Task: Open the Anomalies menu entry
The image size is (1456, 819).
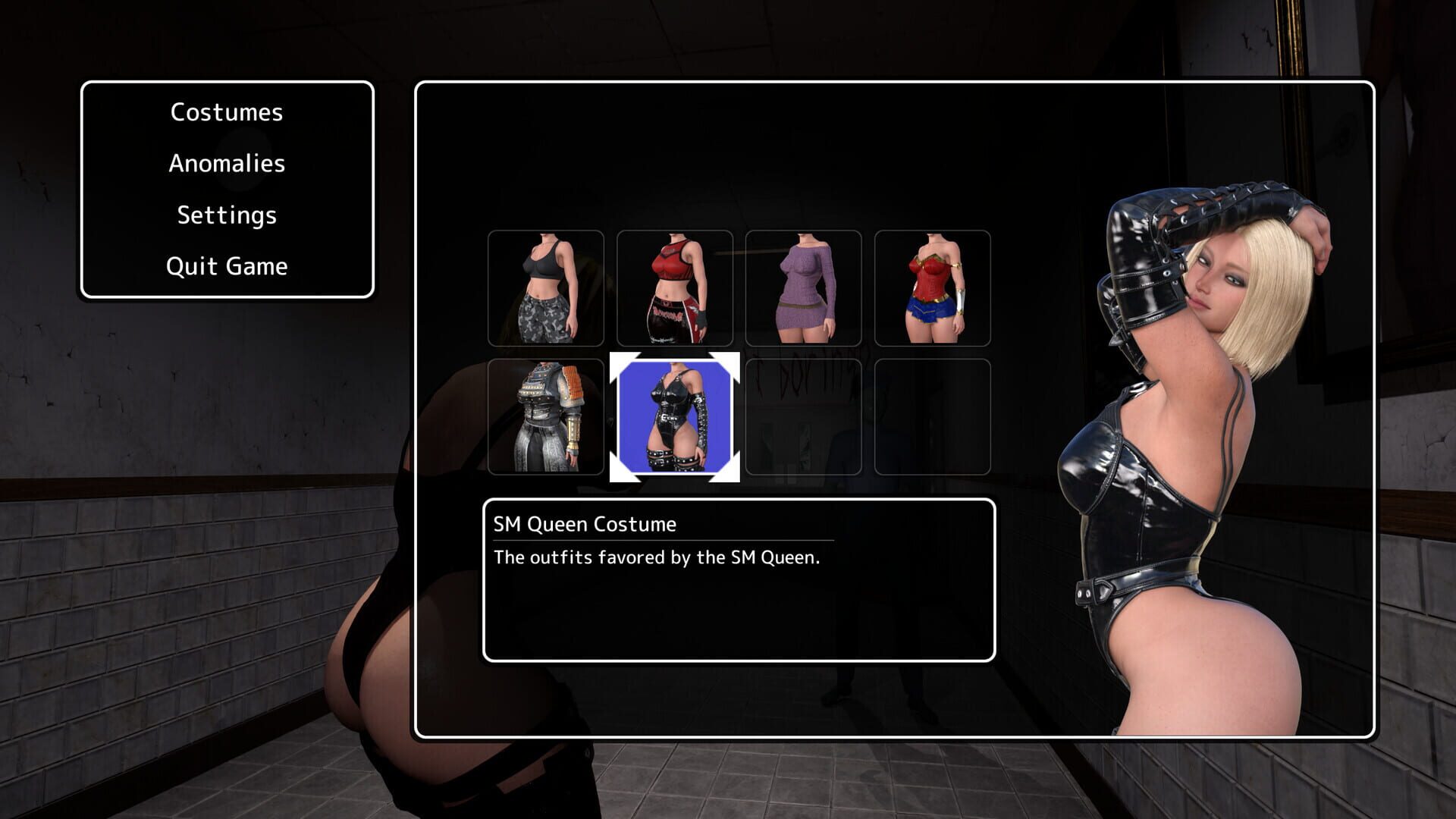Action: (x=226, y=163)
